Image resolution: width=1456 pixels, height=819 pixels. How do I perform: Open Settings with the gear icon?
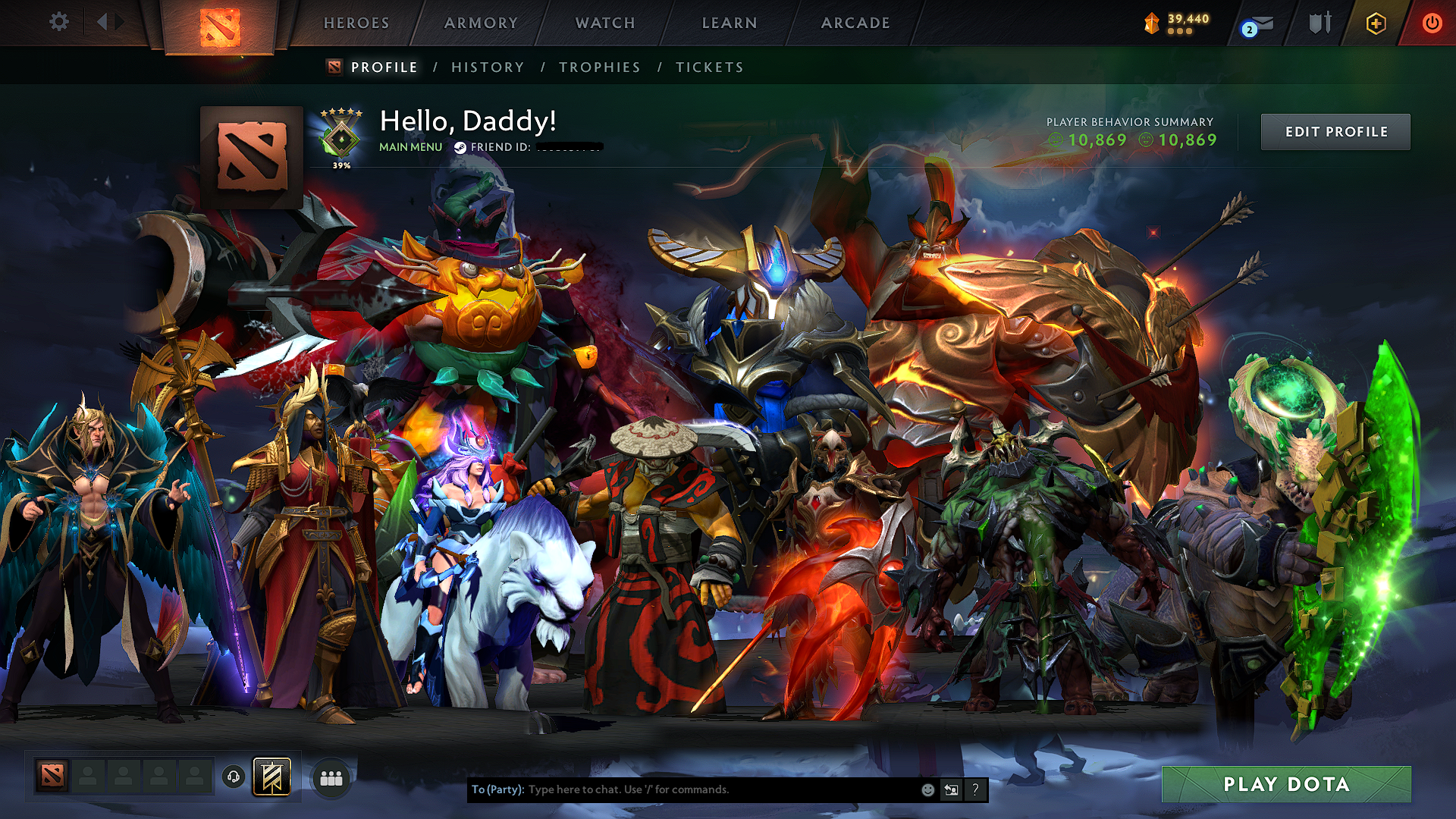tap(58, 22)
